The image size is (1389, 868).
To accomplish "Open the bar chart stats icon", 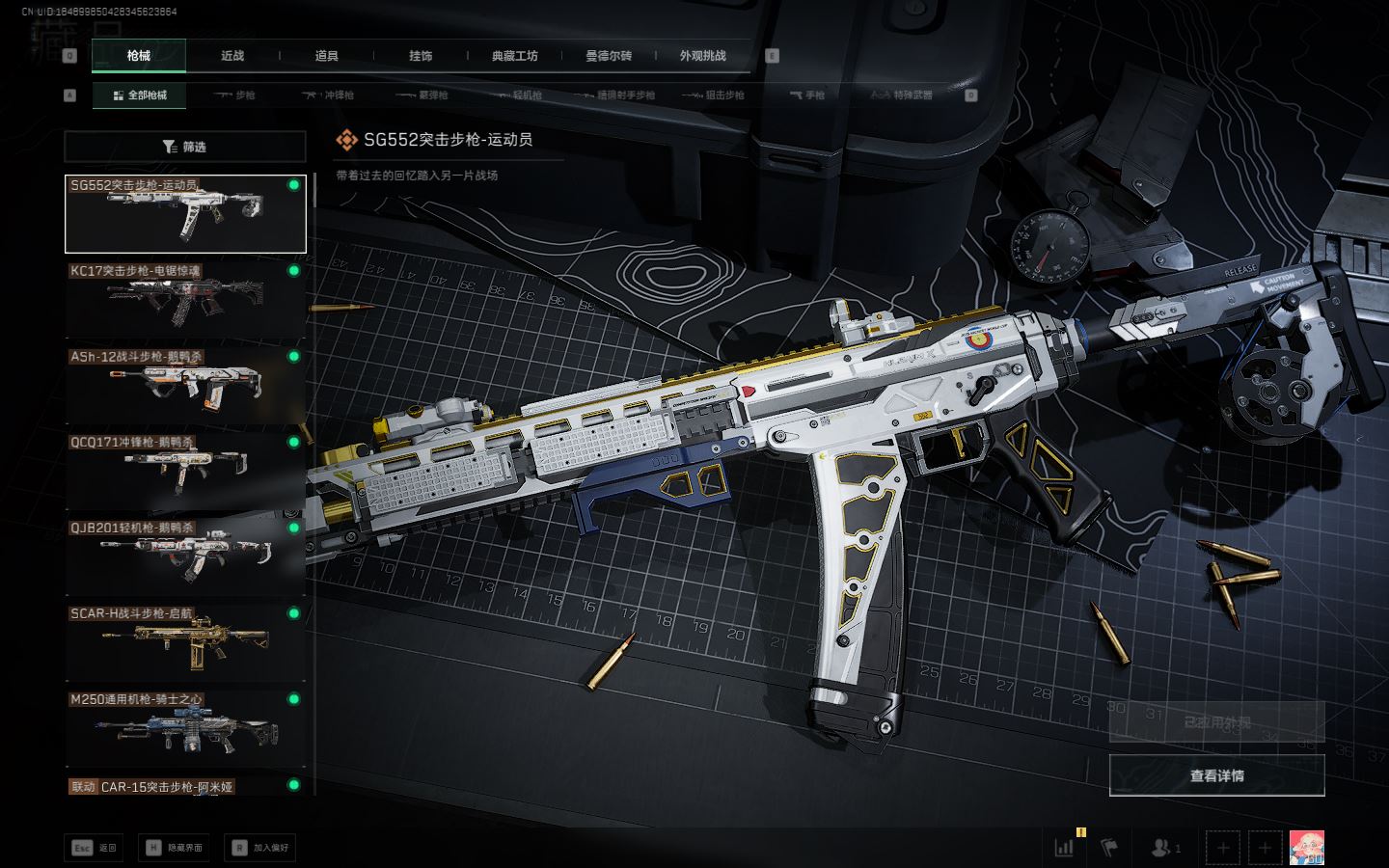I will click(1064, 848).
